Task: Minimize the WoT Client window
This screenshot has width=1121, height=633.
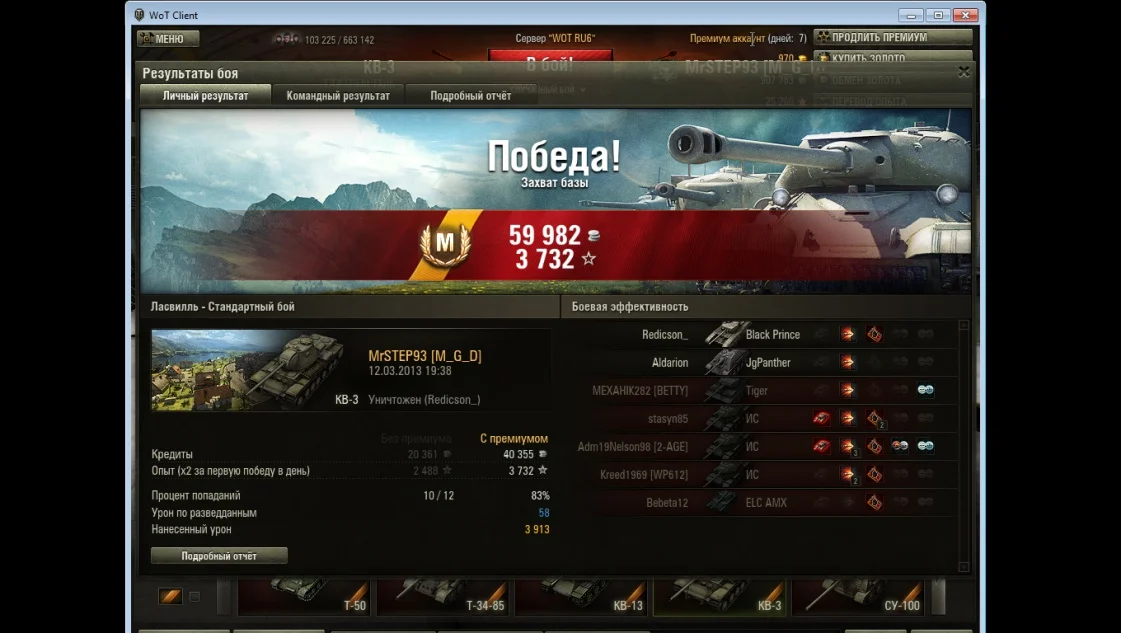Action: pyautogui.click(x=910, y=15)
